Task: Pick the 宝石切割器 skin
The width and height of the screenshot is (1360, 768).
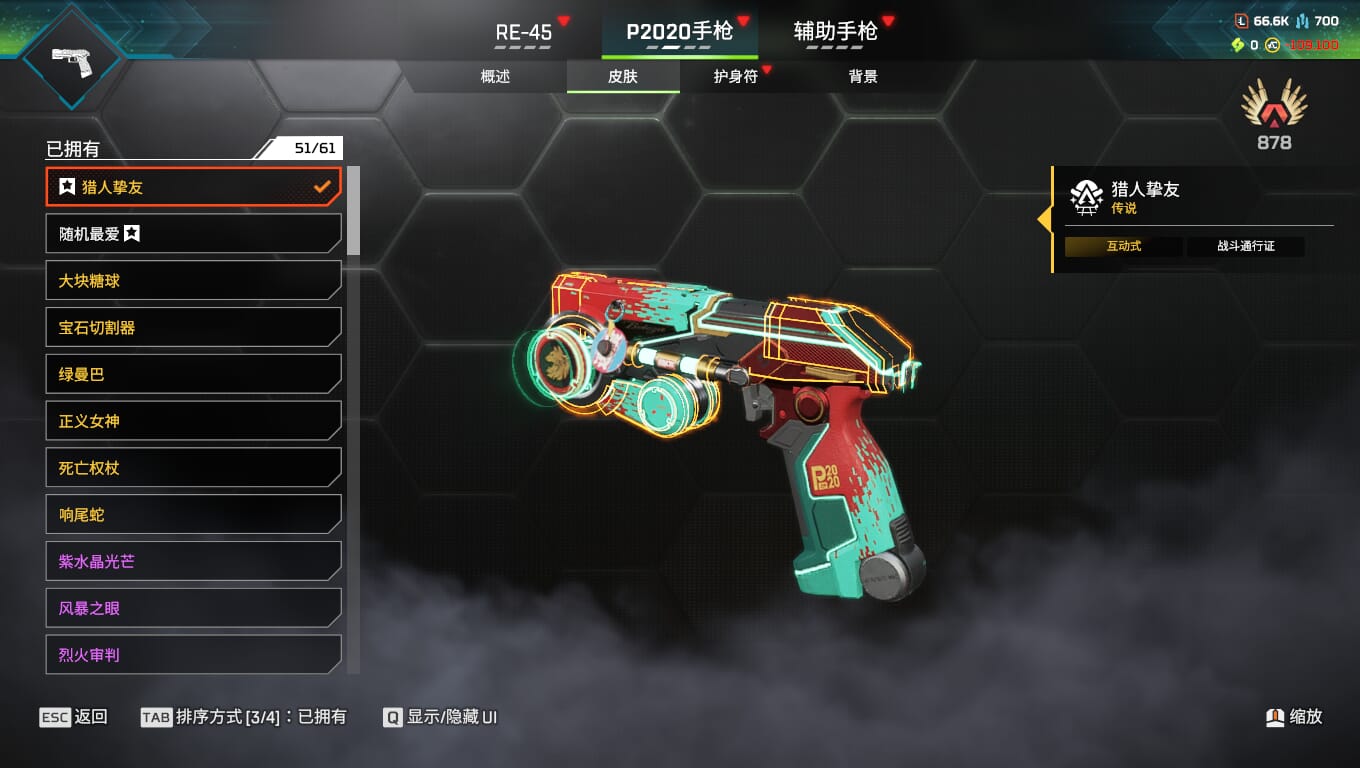Action: click(194, 328)
